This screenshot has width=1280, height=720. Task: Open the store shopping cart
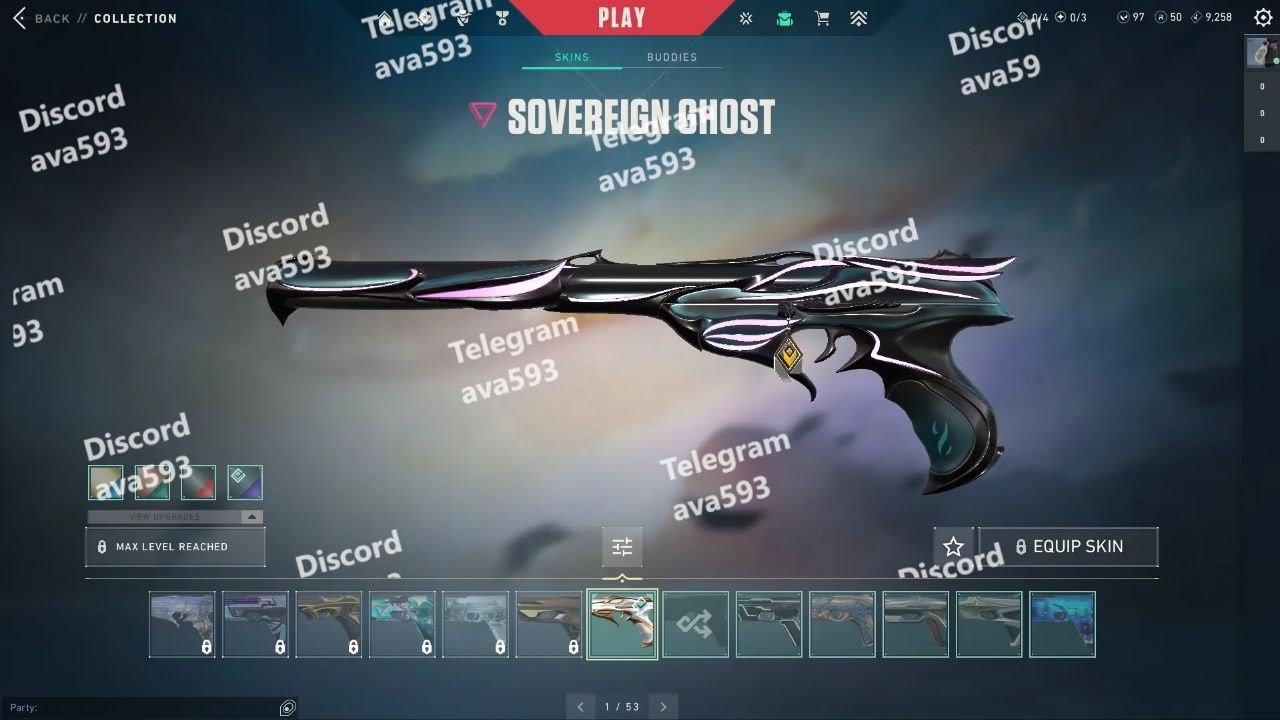(822, 18)
